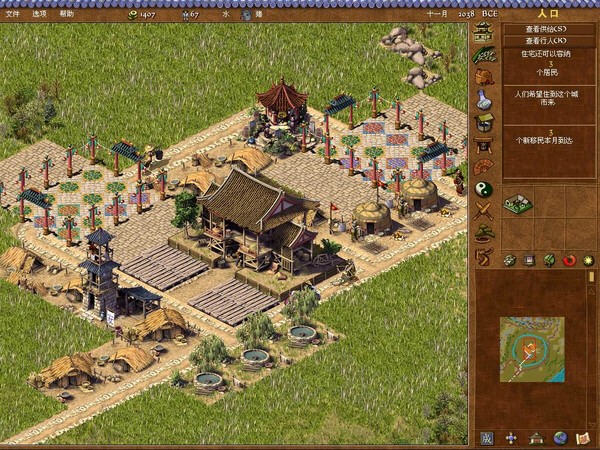Open the crossed swords military tab
The width and height of the screenshot is (600, 450).
484,210
